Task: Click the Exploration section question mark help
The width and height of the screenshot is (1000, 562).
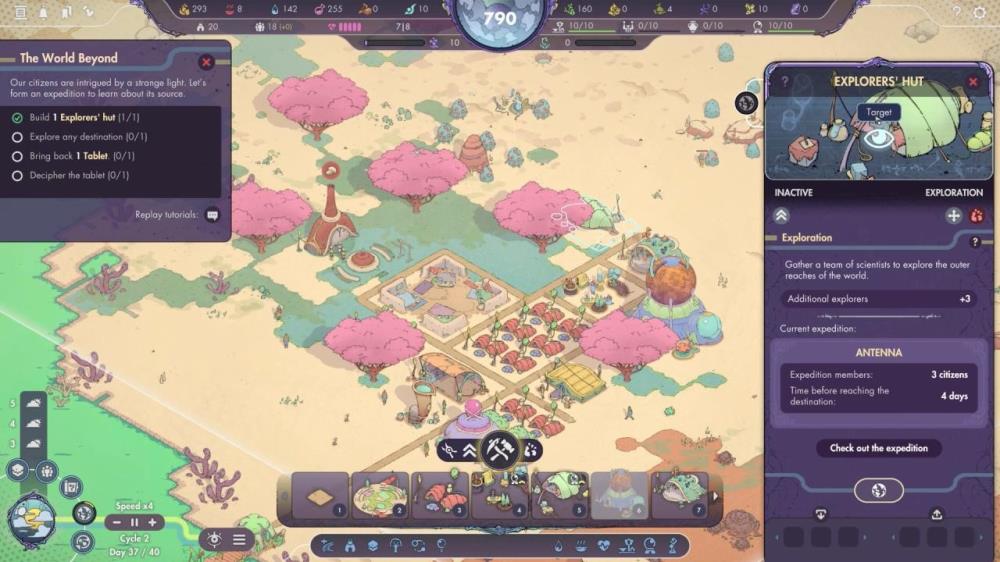Action: tap(975, 241)
